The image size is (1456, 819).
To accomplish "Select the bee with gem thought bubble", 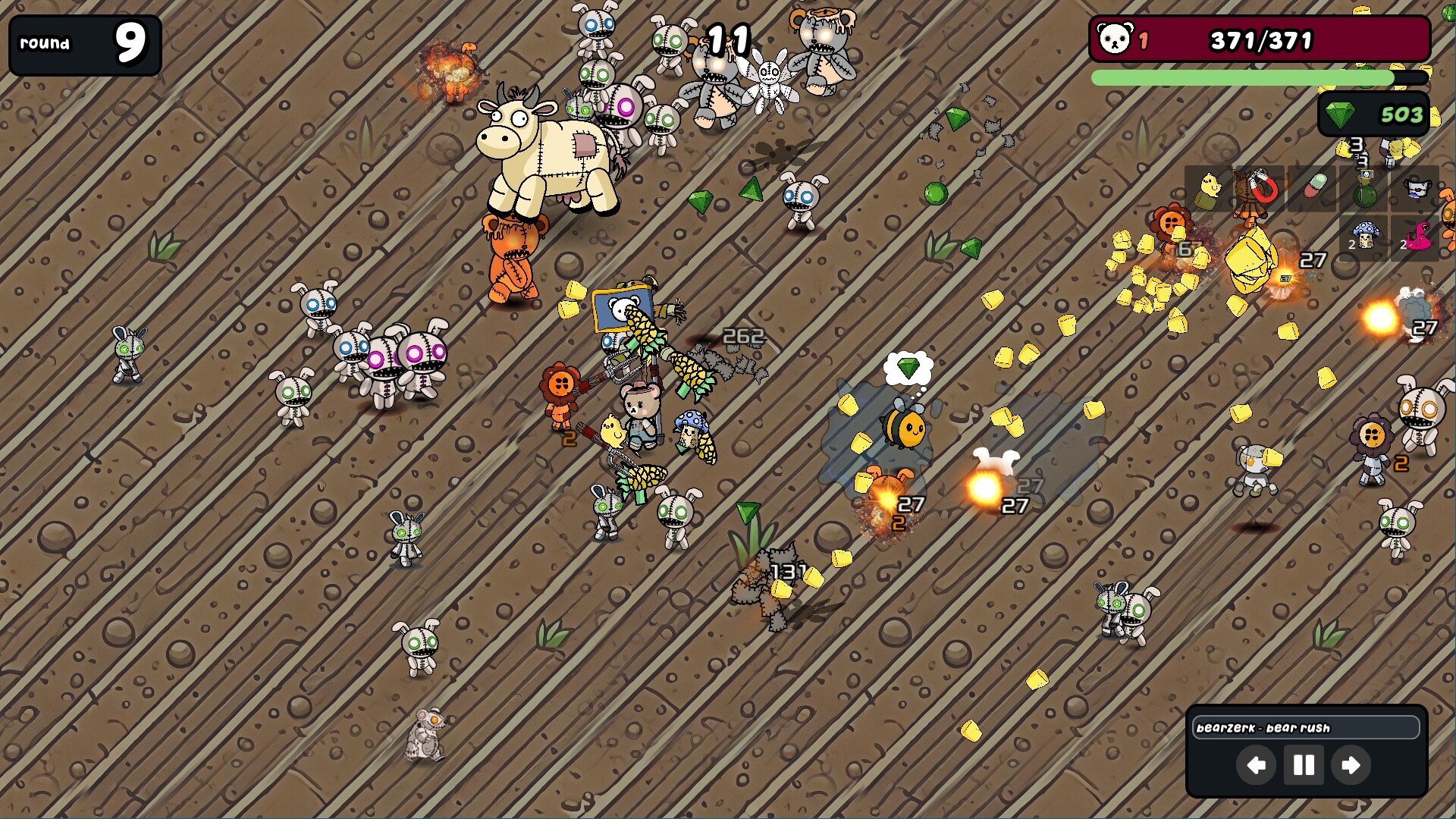I will [904, 428].
